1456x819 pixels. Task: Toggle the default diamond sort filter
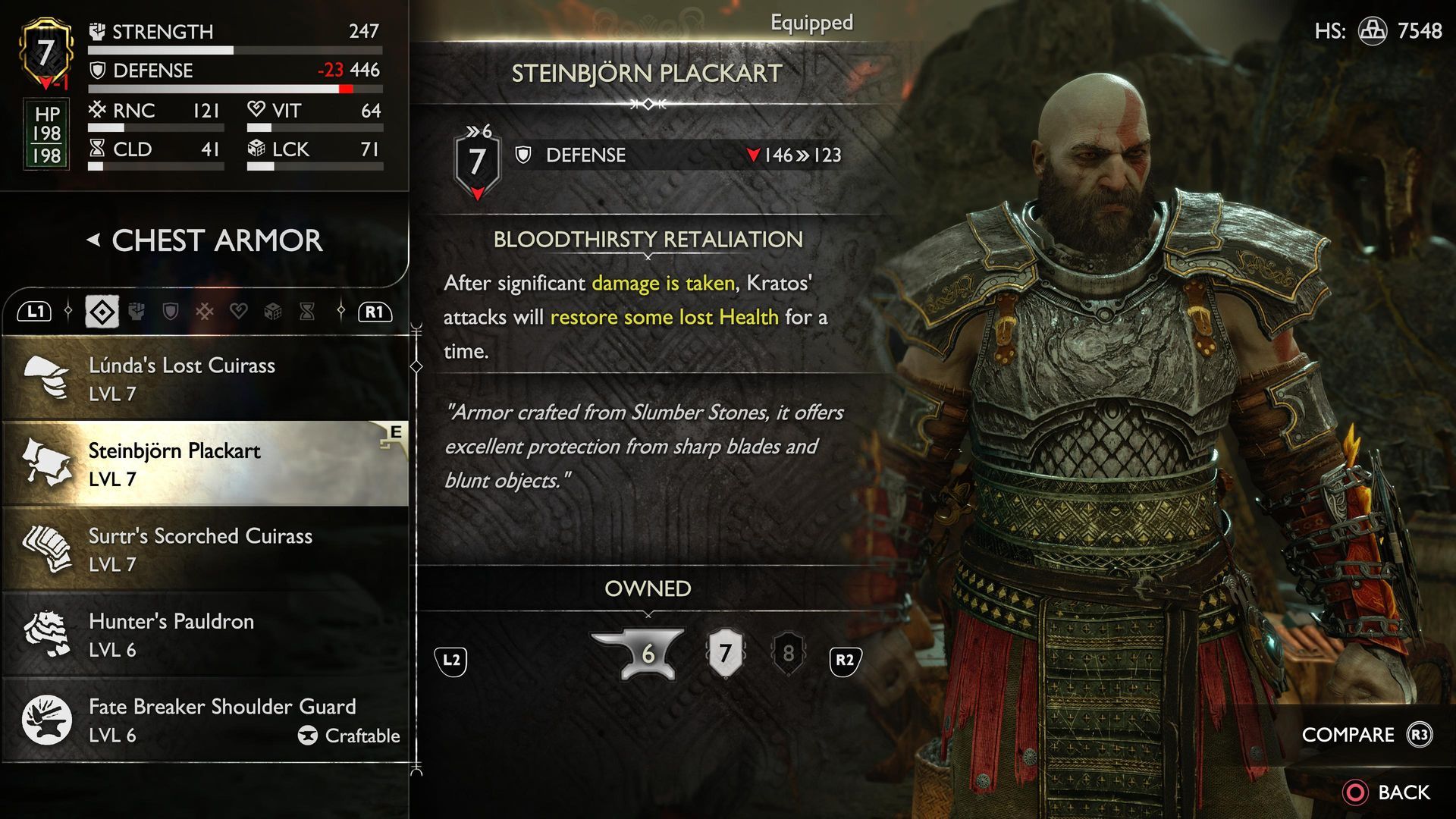pos(102,311)
